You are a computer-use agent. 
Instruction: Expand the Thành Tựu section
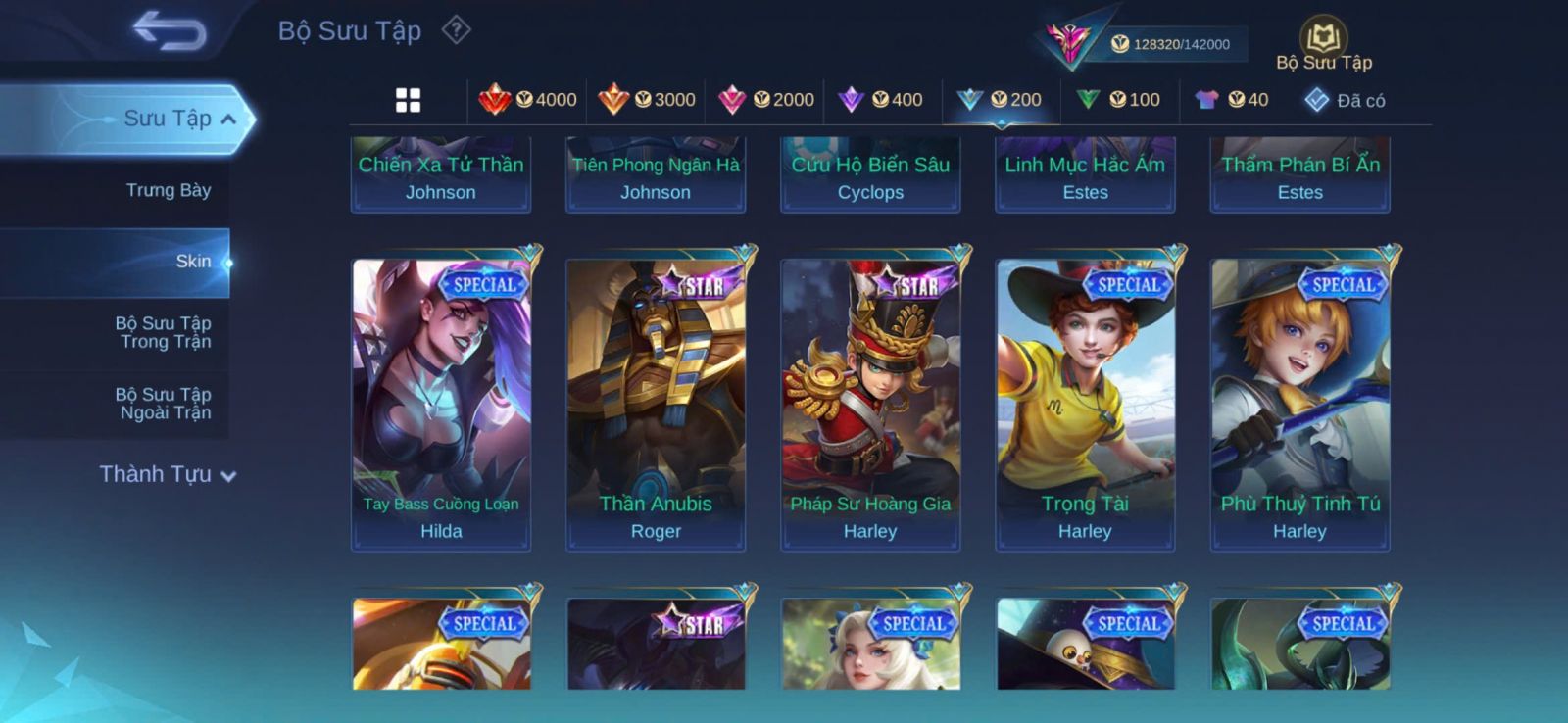click(168, 474)
